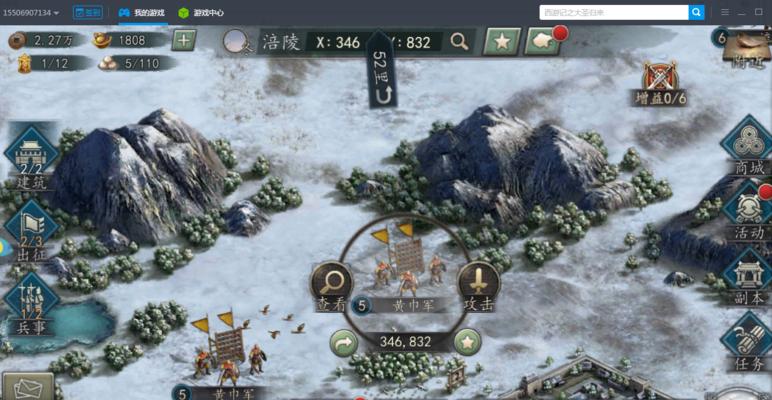This screenshot has height=400, width=772.
Task: Search coordinates using the magnifier icon
Action: point(459,41)
